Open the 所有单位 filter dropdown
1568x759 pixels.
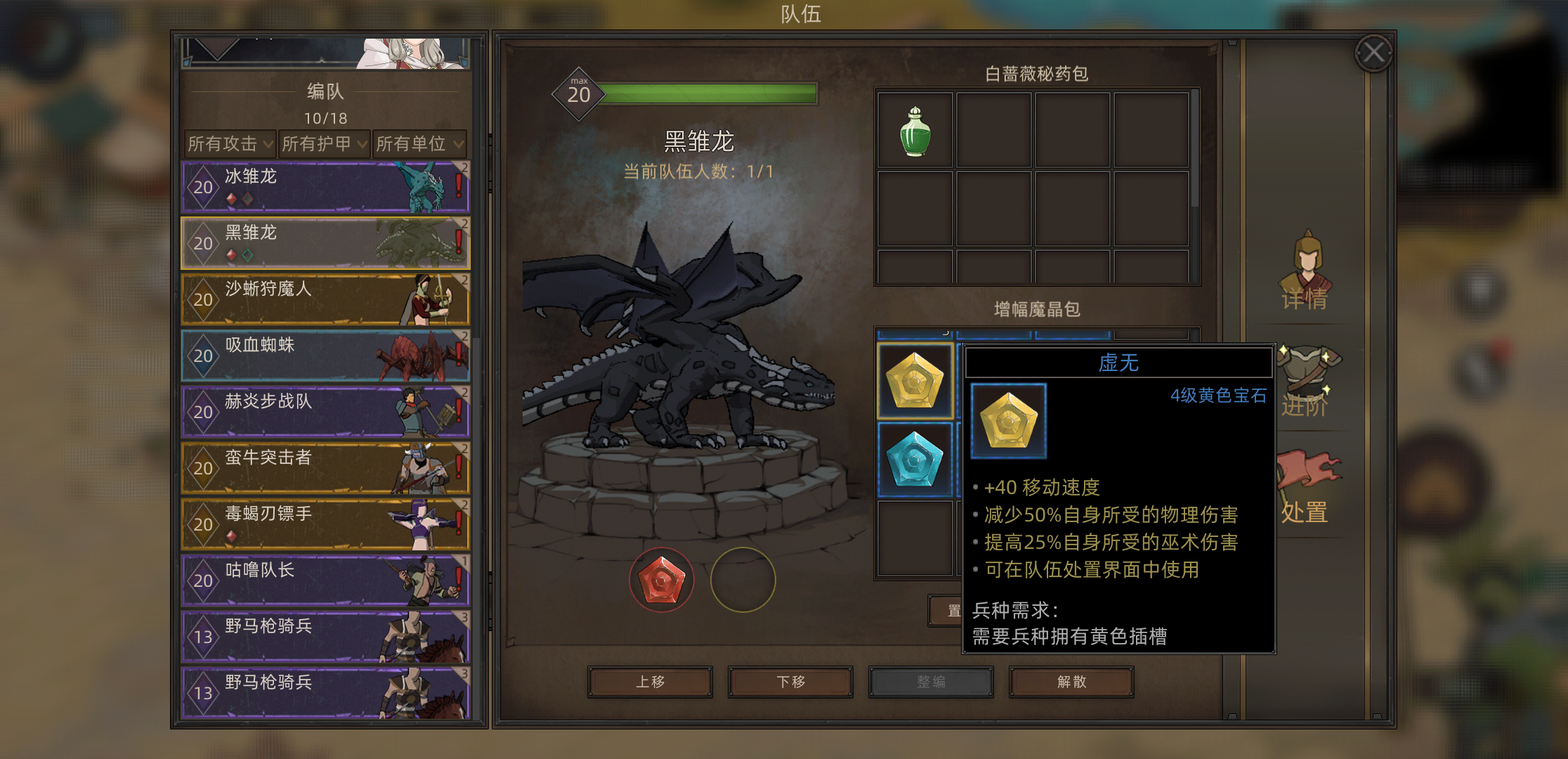[419, 144]
